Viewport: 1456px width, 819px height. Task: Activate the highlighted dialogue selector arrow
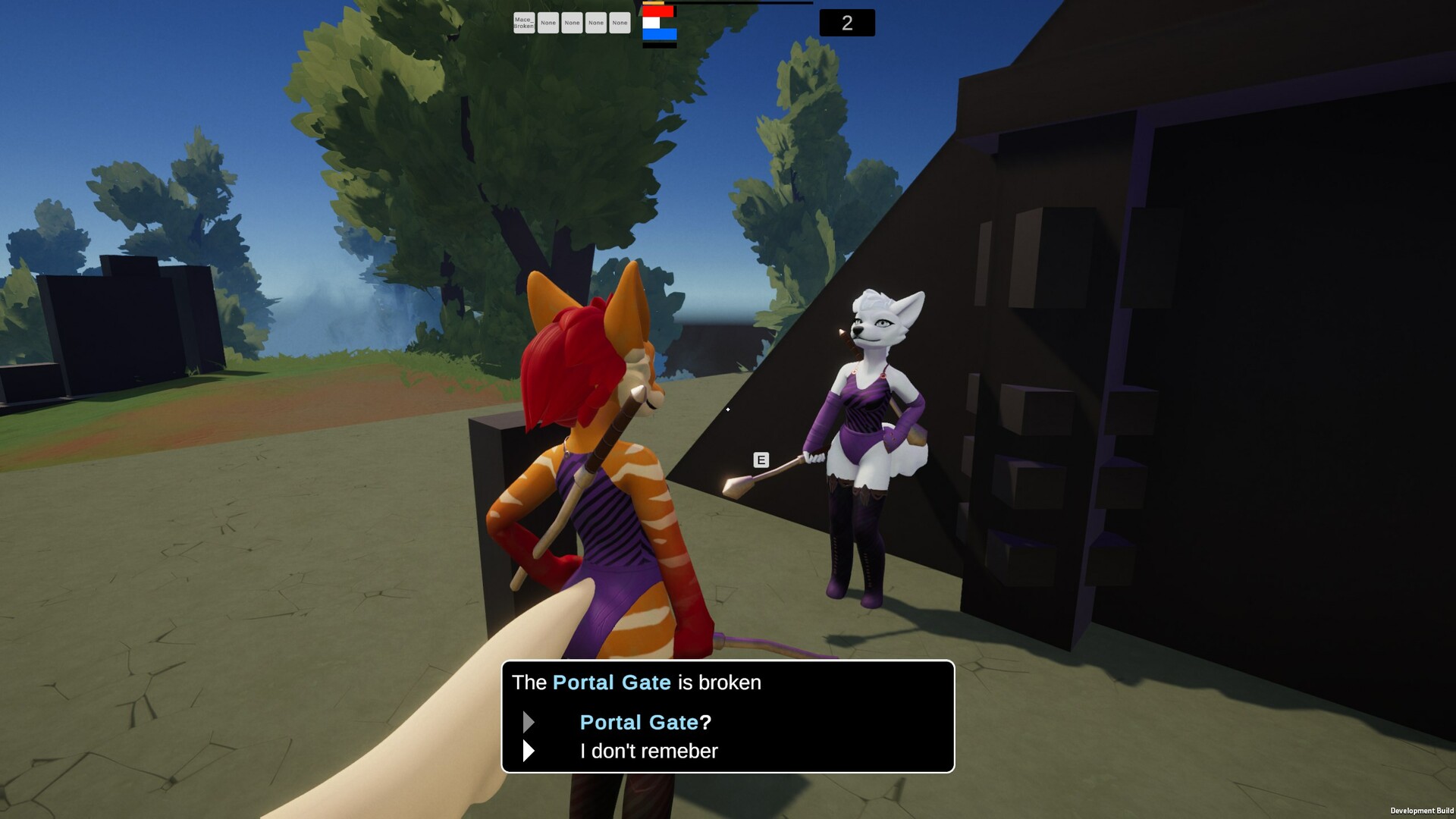529,752
